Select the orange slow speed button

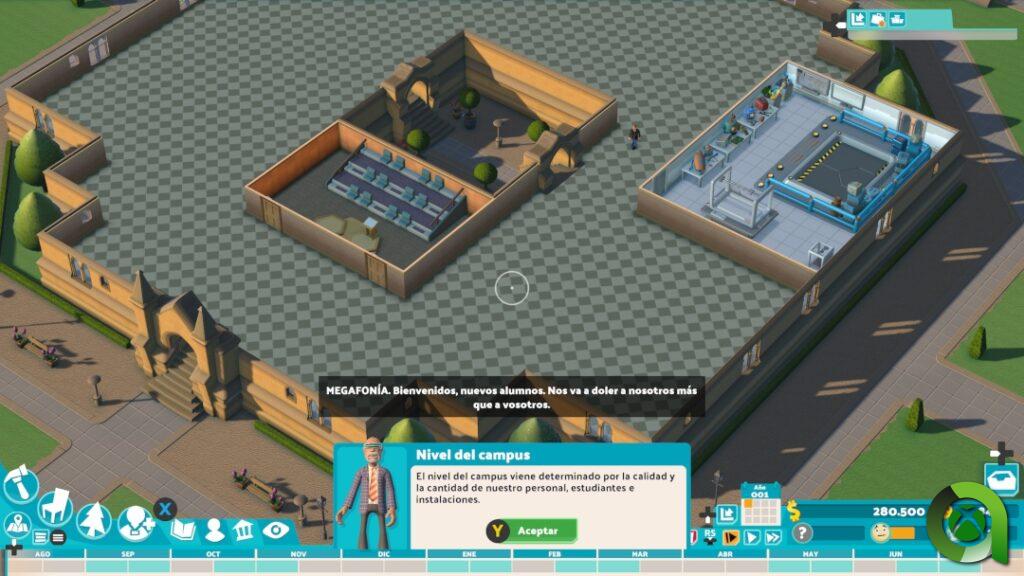point(731,538)
